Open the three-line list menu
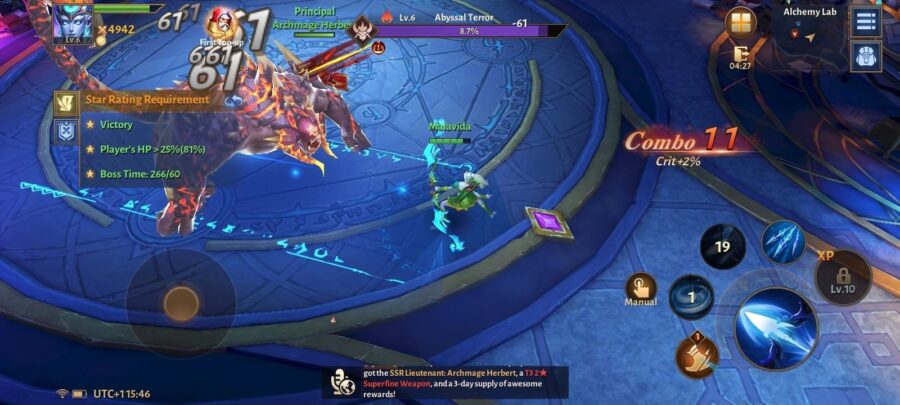This screenshot has width=900, height=405. [866, 21]
